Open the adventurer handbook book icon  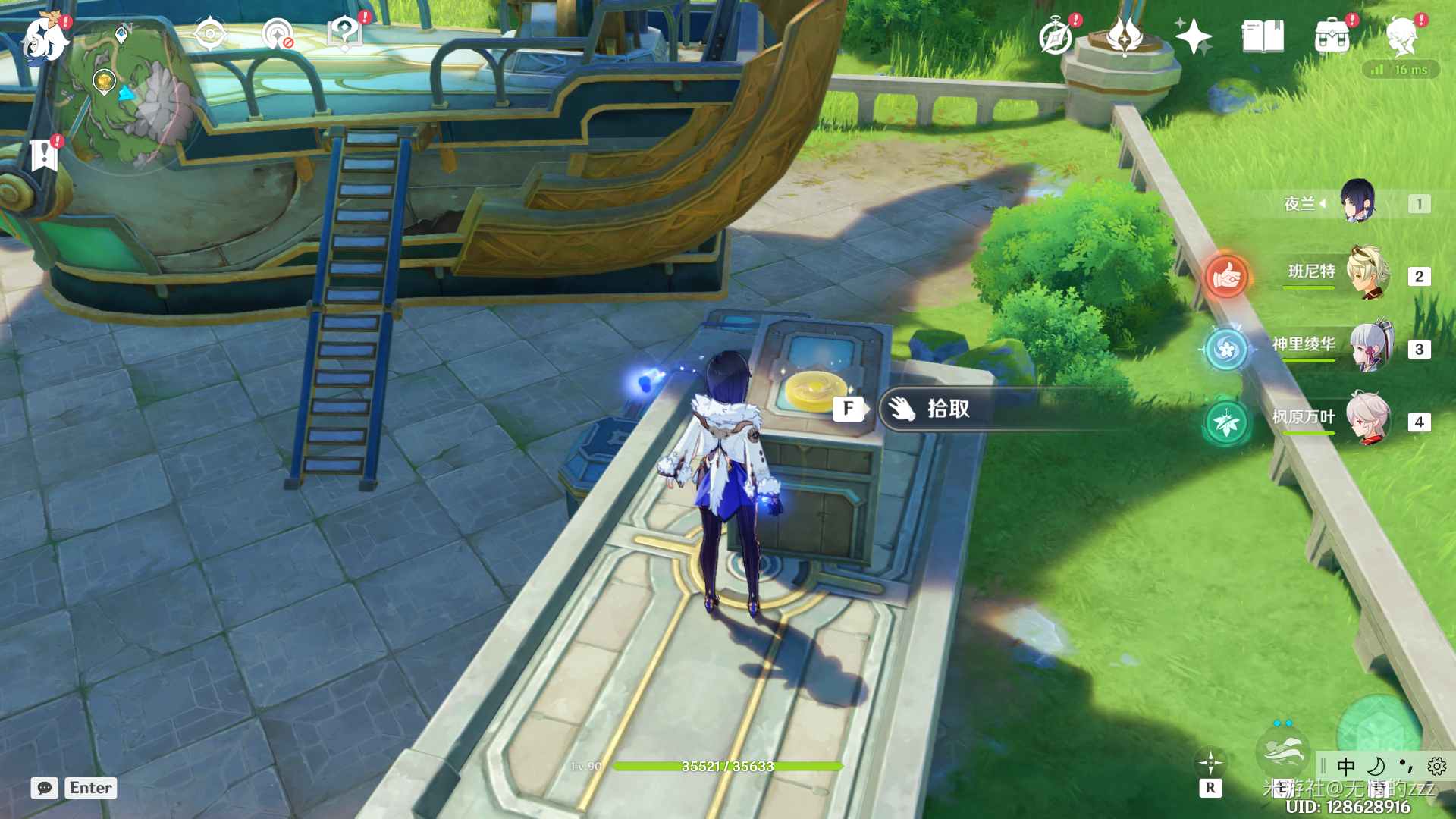pyautogui.click(x=1263, y=36)
